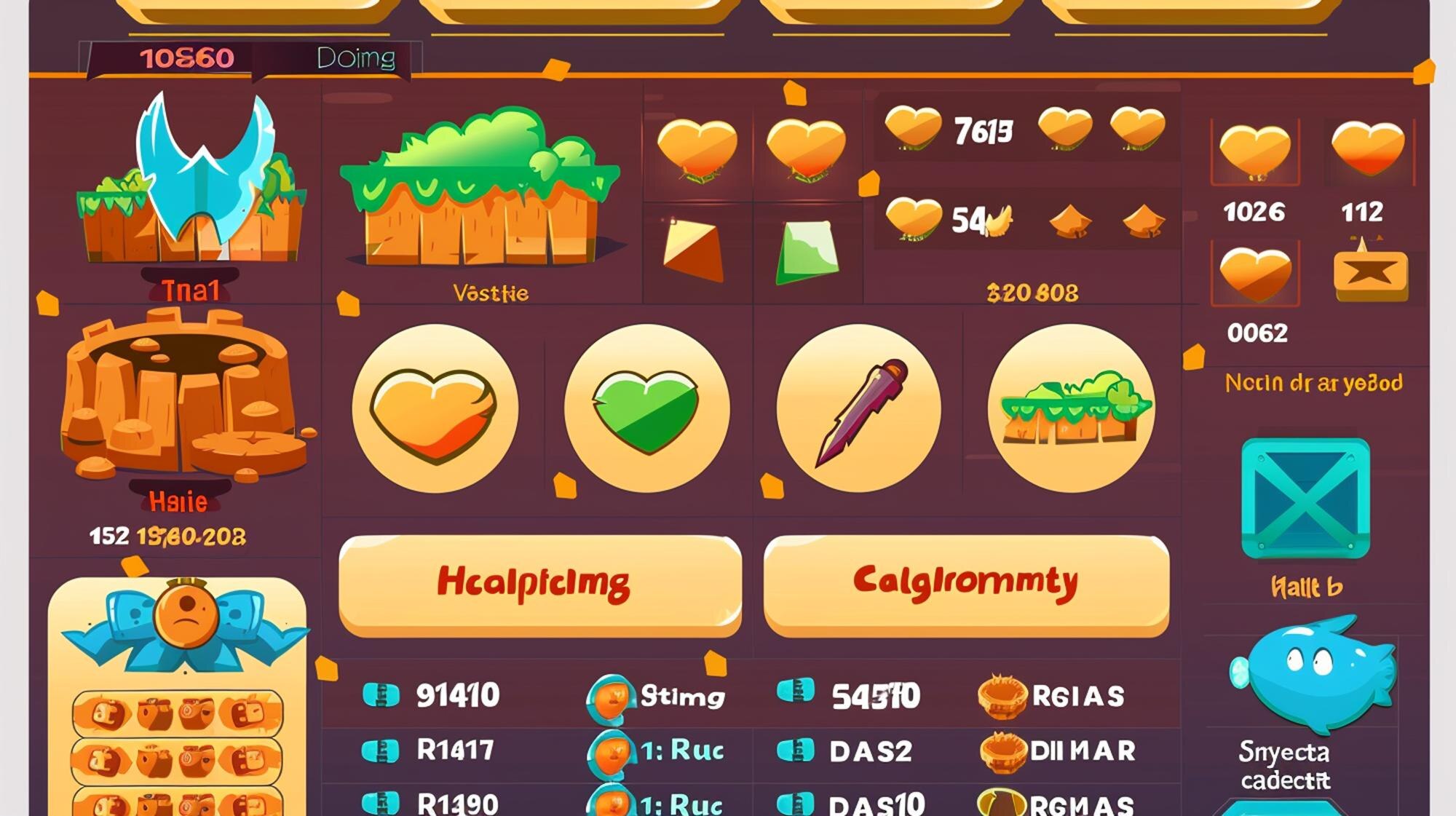Click the Hcalpicimg button

coord(539,584)
